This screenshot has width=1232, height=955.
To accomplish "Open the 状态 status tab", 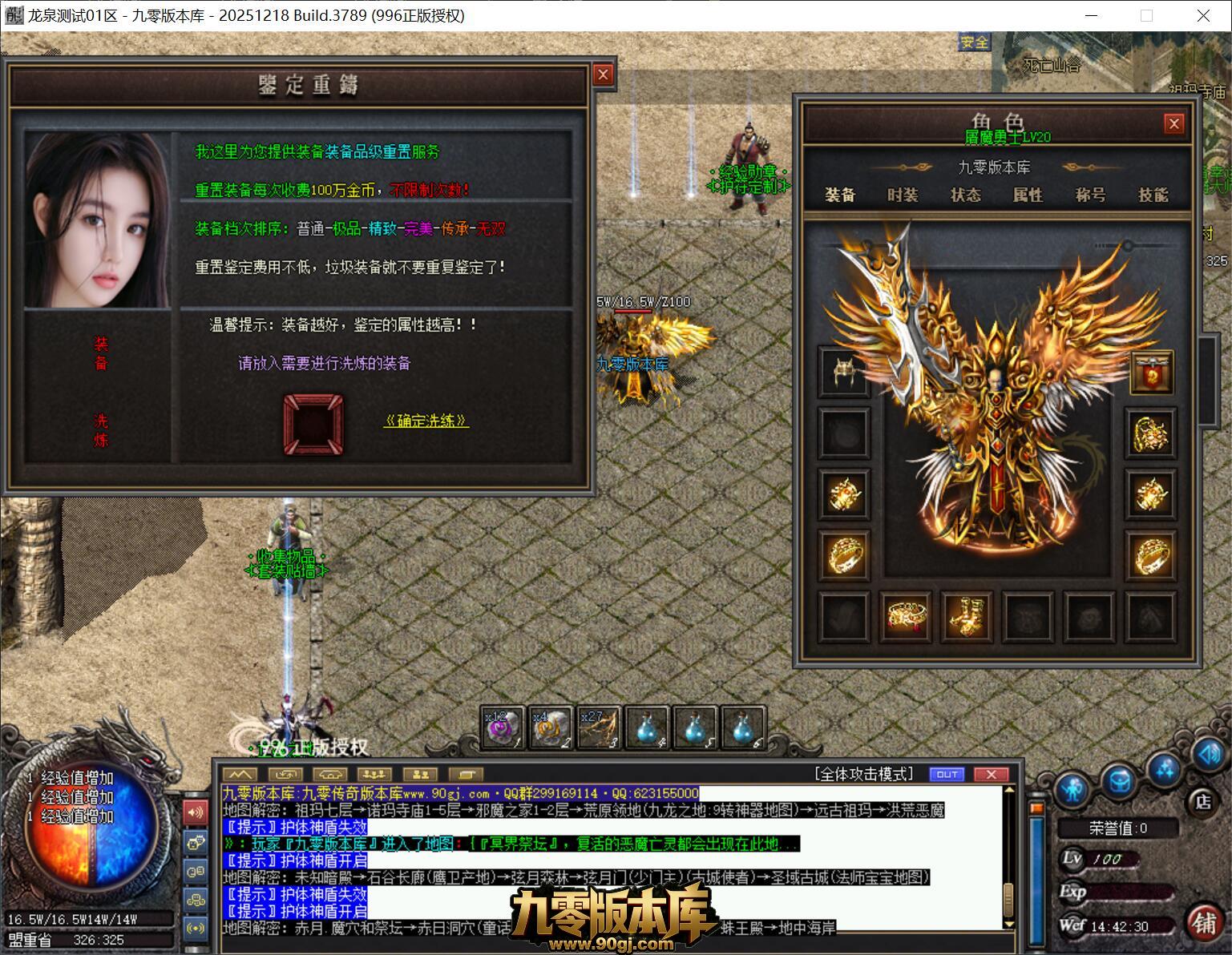I will (x=965, y=195).
